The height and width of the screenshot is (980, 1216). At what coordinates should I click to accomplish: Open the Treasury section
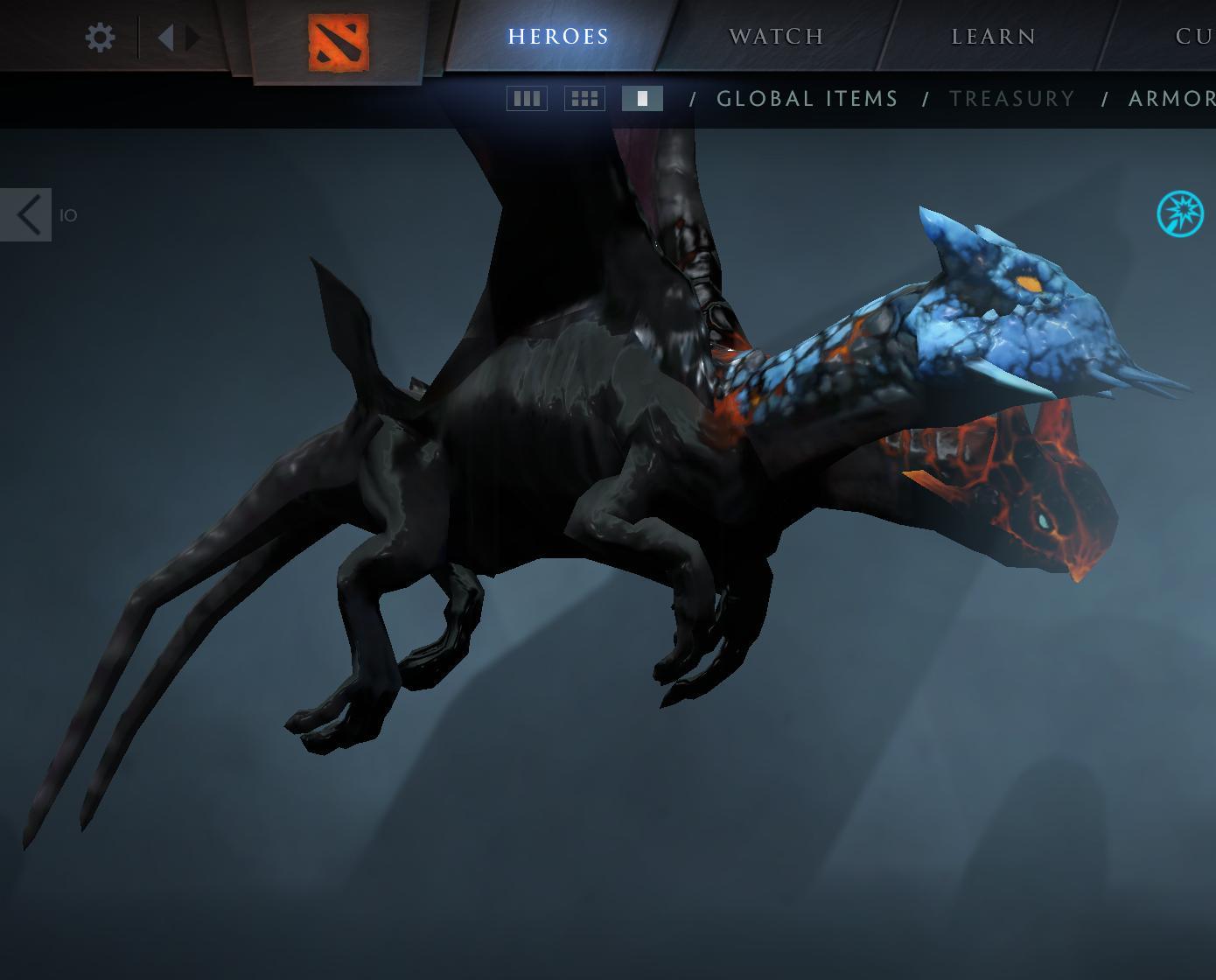[x=1012, y=99]
